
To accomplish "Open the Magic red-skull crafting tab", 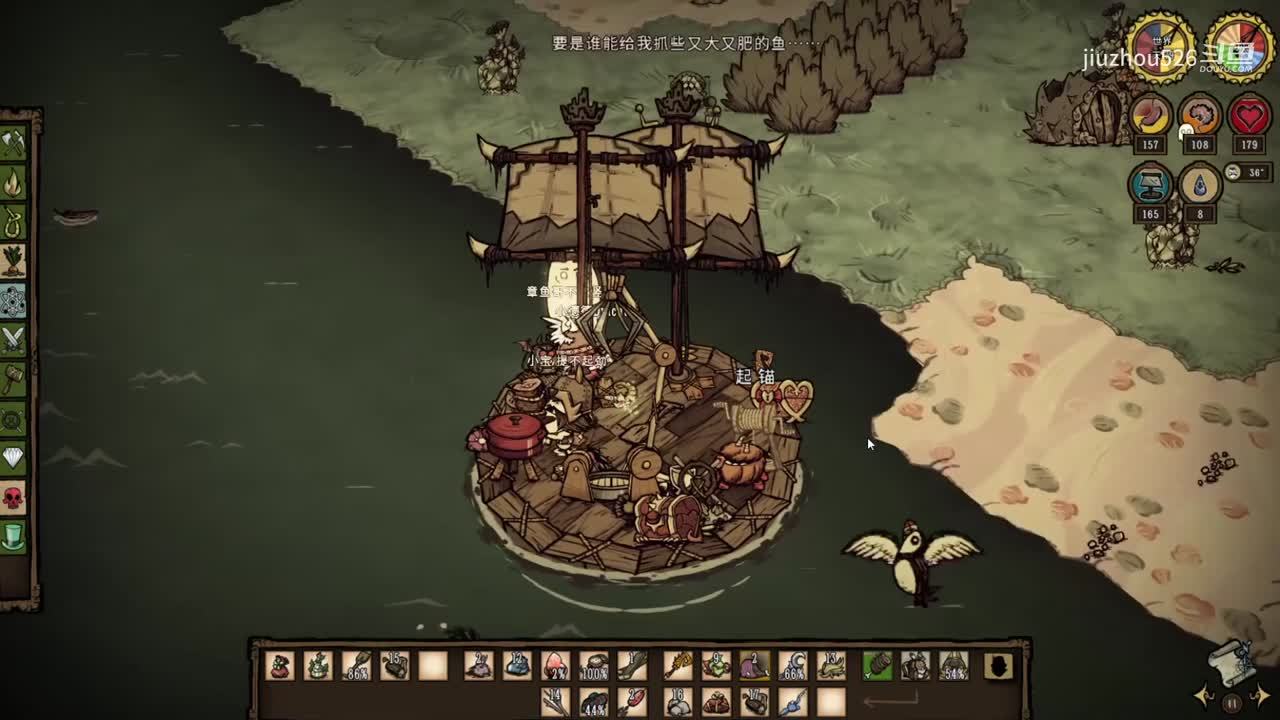I will [x=13, y=497].
